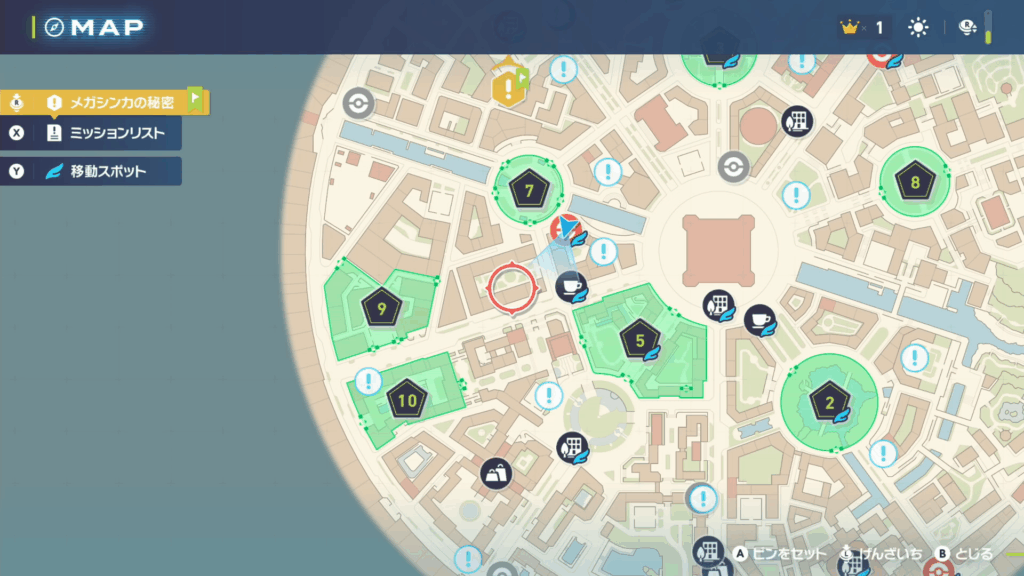Select wild zone 5 marker

click(640, 340)
